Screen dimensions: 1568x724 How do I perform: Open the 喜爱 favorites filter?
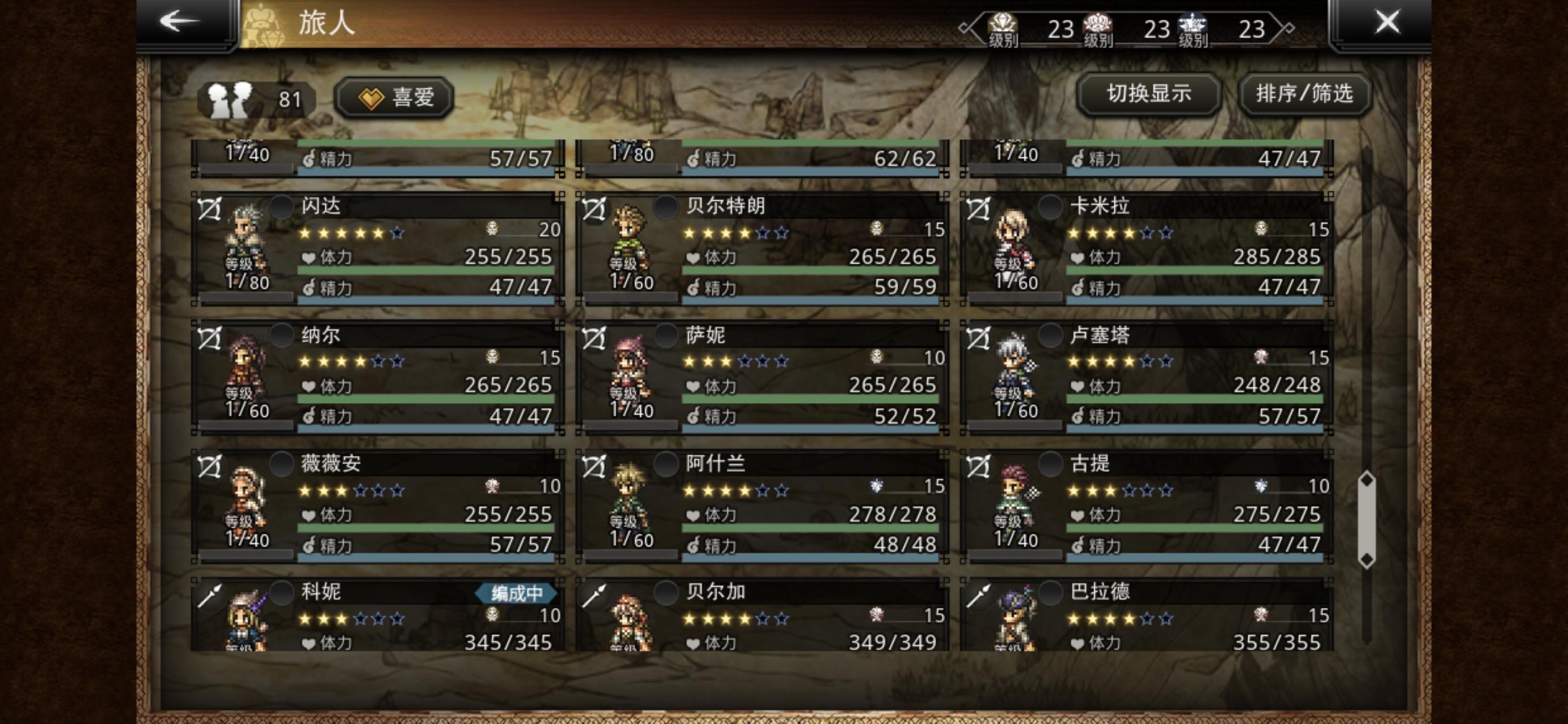395,97
